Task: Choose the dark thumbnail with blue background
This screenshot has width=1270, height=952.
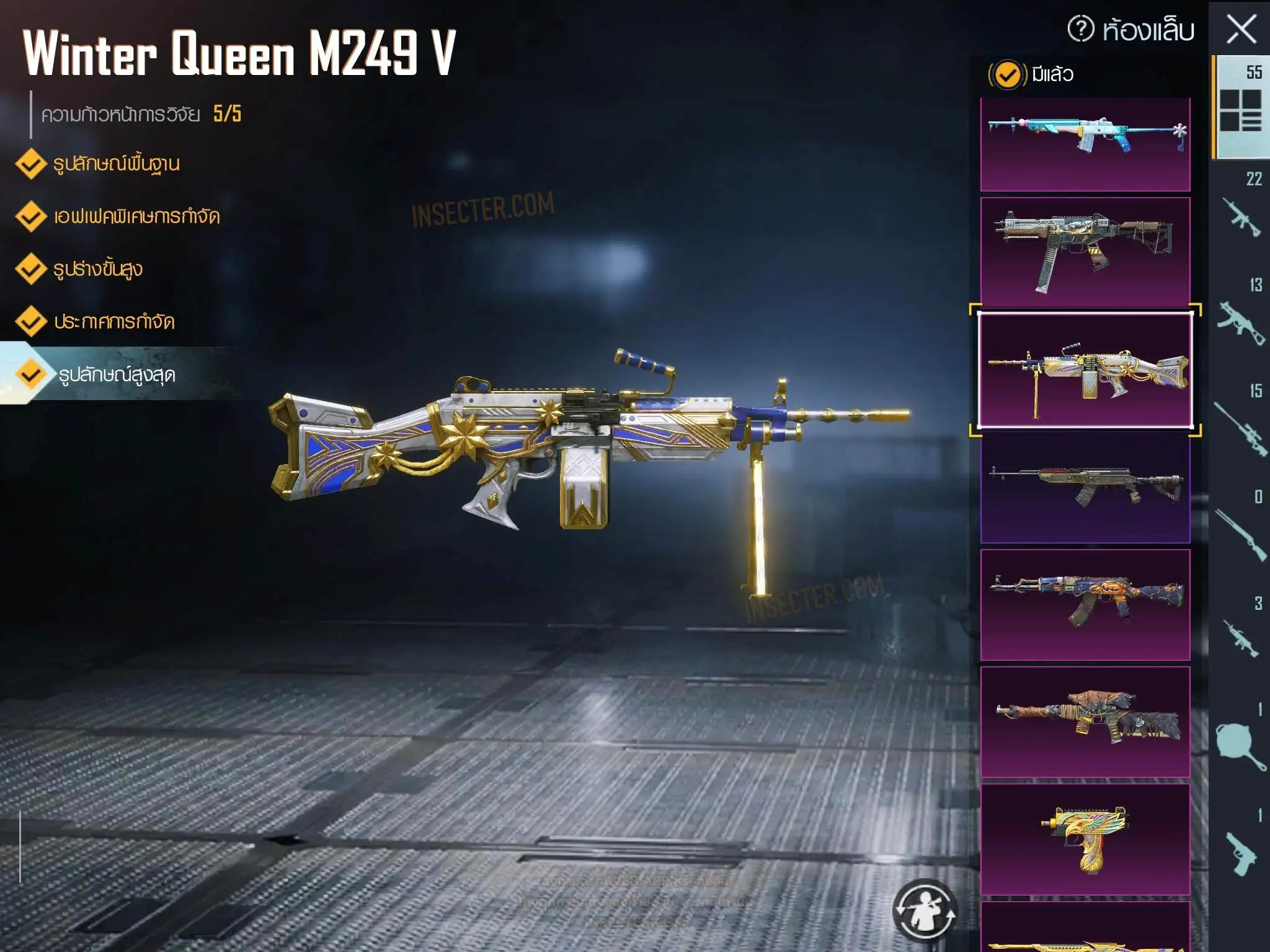Action: pyautogui.click(x=1085, y=487)
